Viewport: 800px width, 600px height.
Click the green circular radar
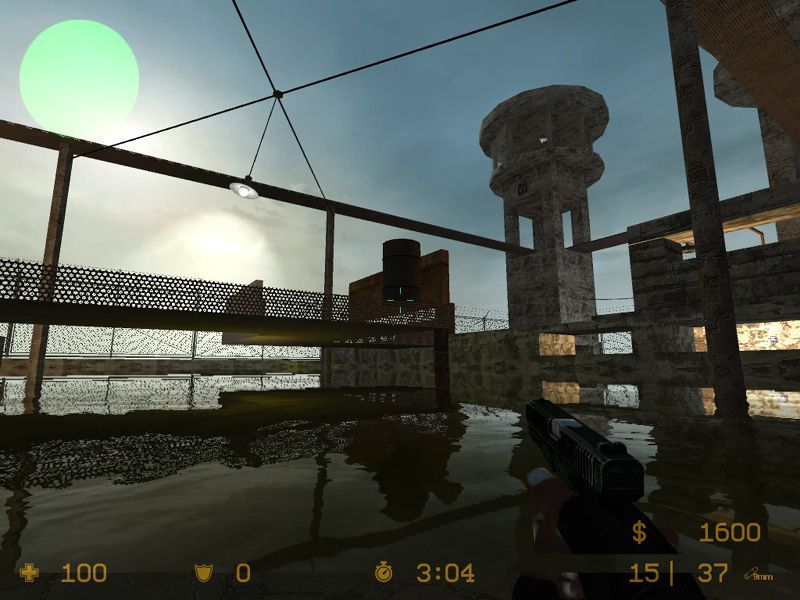tap(79, 77)
